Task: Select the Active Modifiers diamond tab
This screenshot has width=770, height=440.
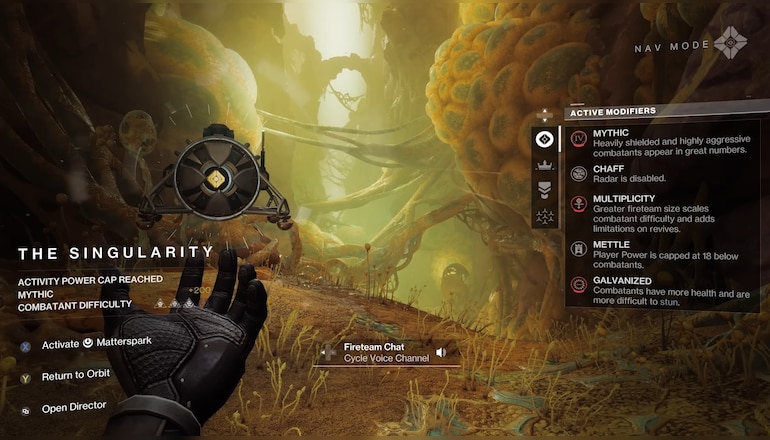Action: coord(546,139)
